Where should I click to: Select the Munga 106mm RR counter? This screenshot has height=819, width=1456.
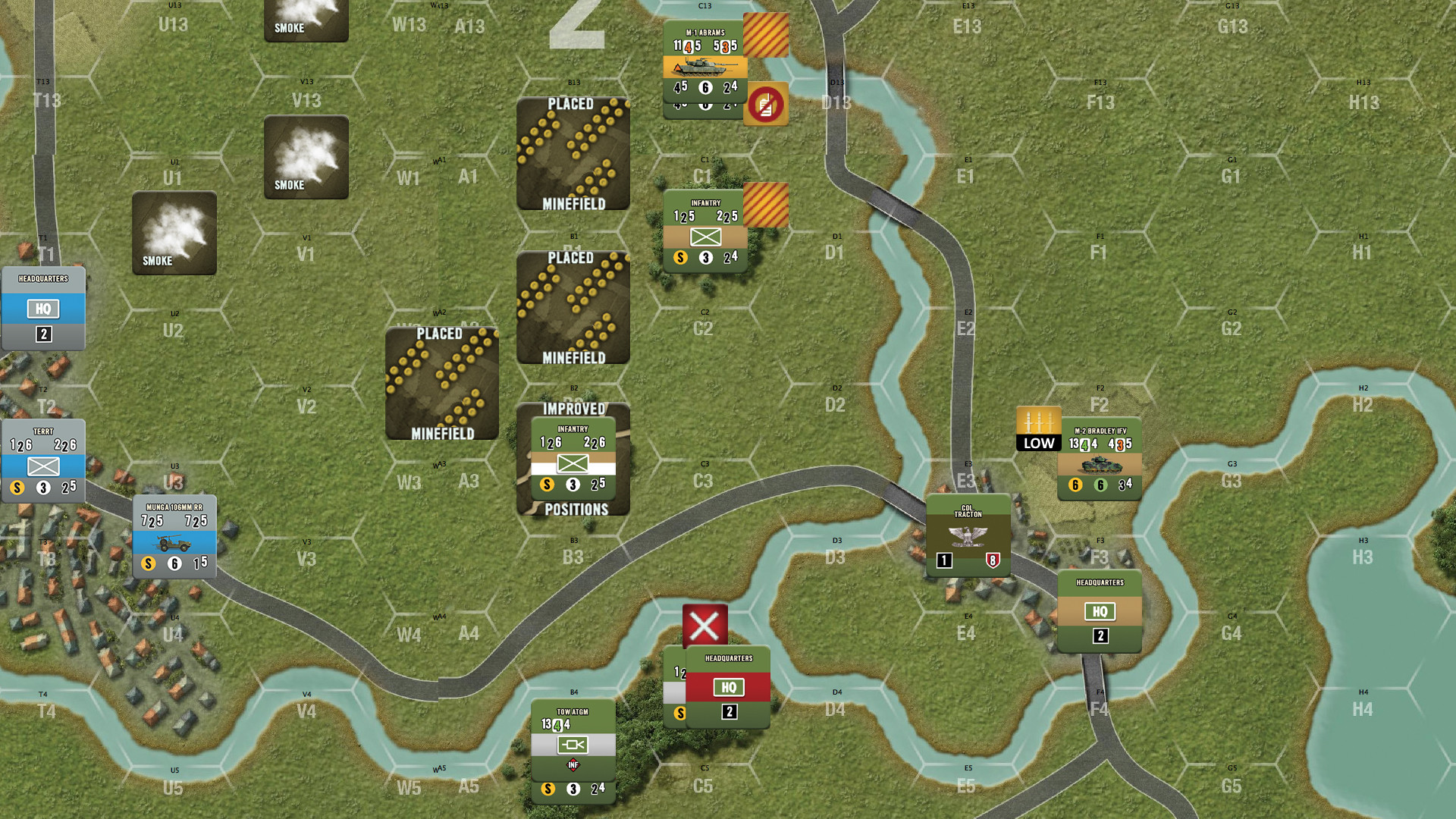[x=174, y=536]
